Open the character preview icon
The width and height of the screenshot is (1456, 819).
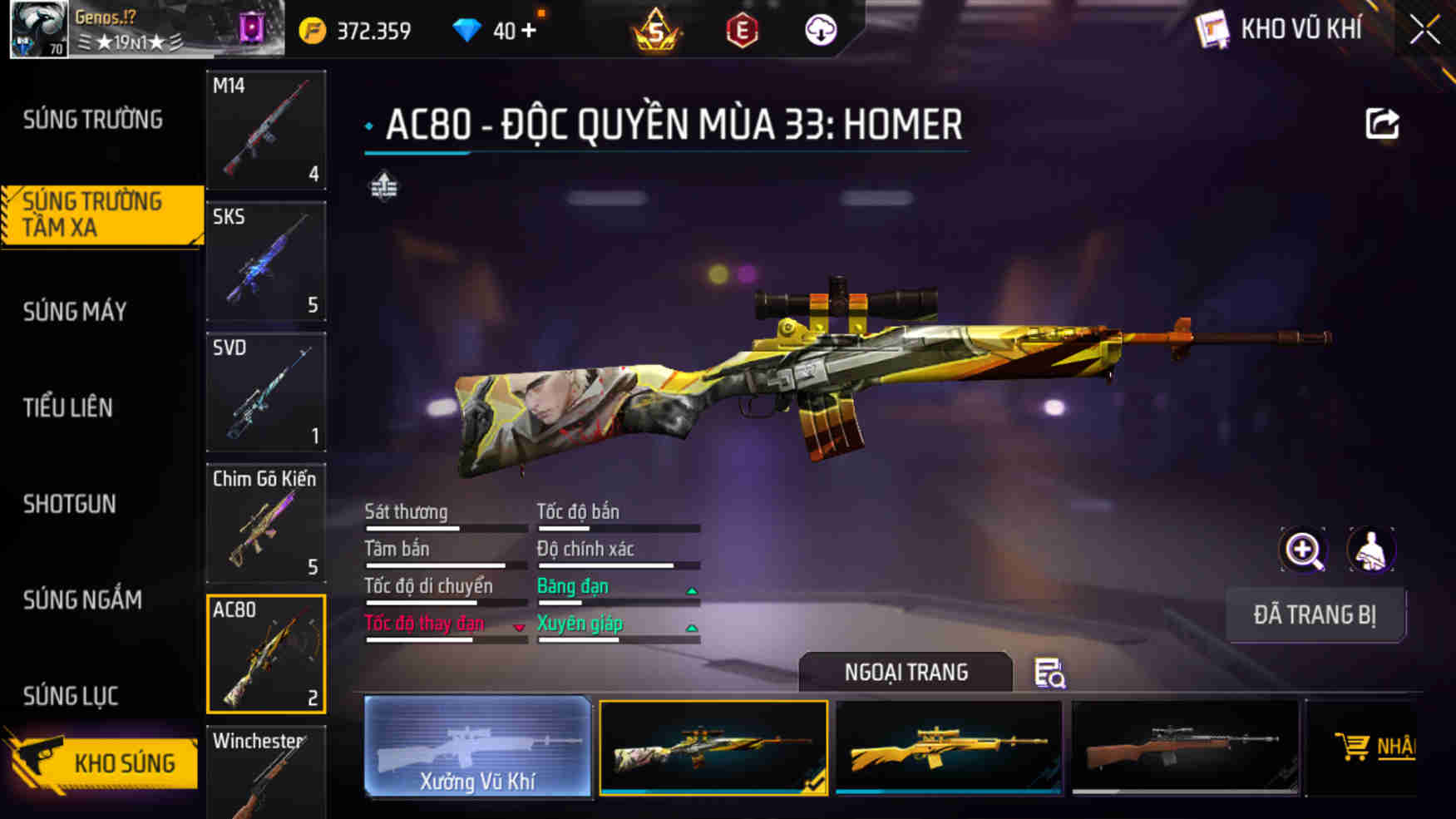point(1372,550)
